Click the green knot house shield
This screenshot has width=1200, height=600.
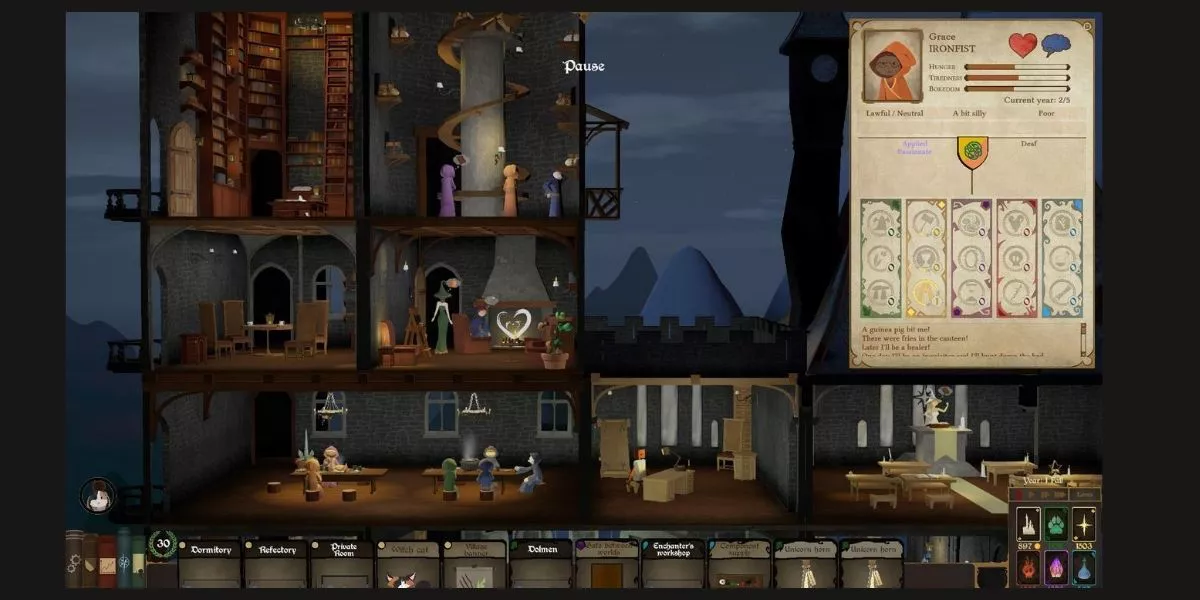click(971, 151)
